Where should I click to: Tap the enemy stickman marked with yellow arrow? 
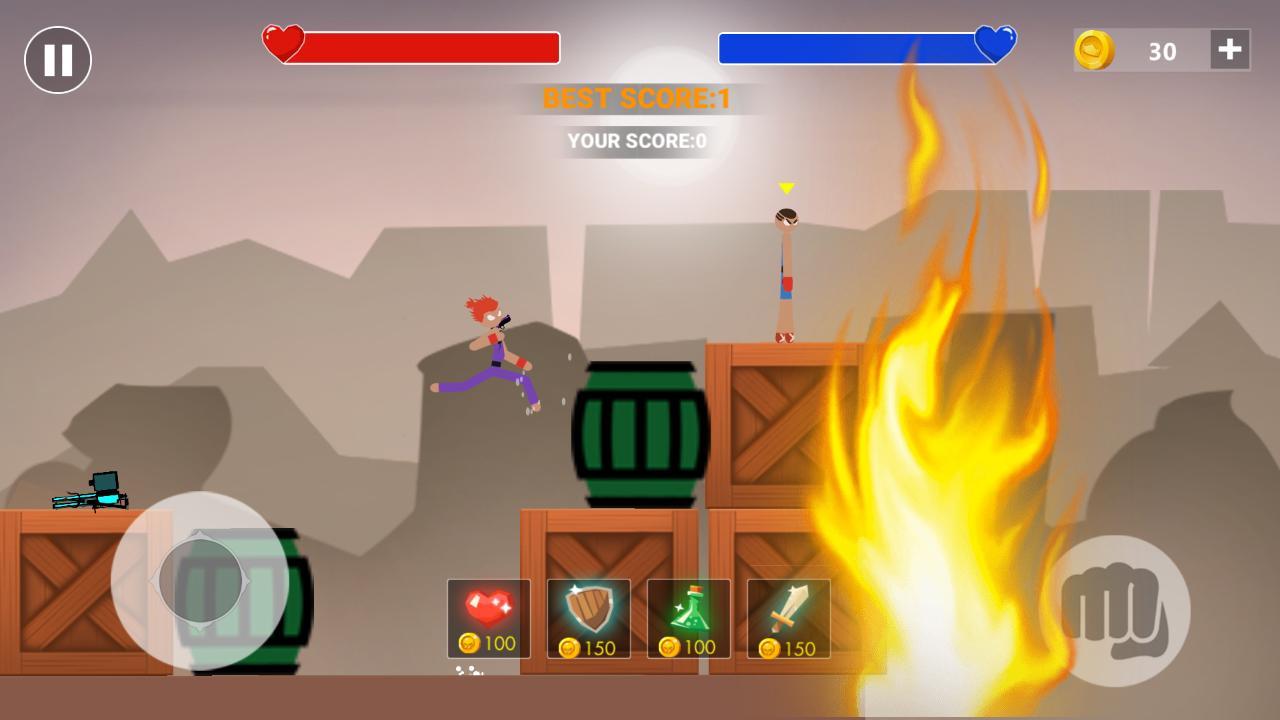[784, 270]
